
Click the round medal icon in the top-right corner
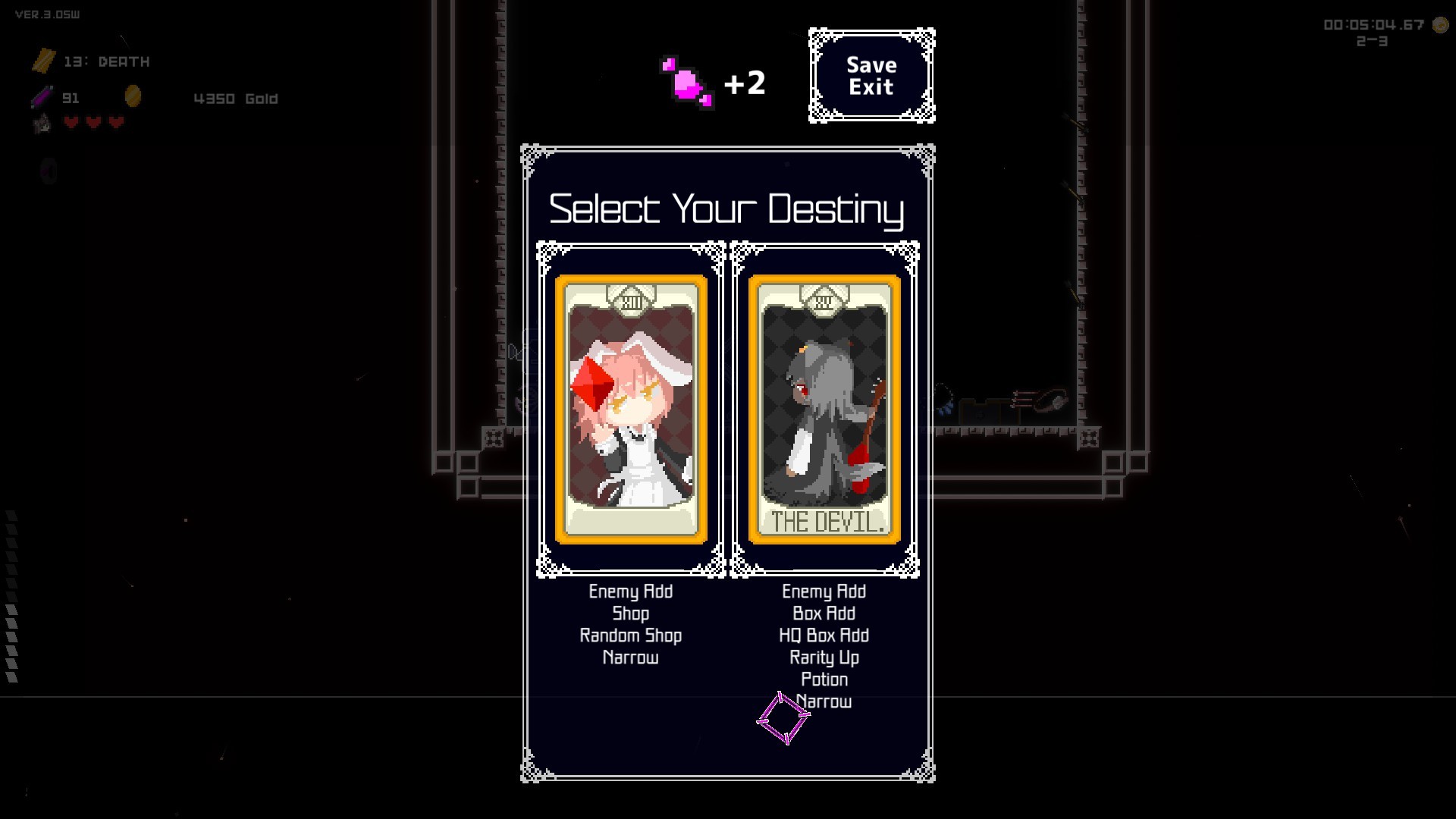(1439, 25)
